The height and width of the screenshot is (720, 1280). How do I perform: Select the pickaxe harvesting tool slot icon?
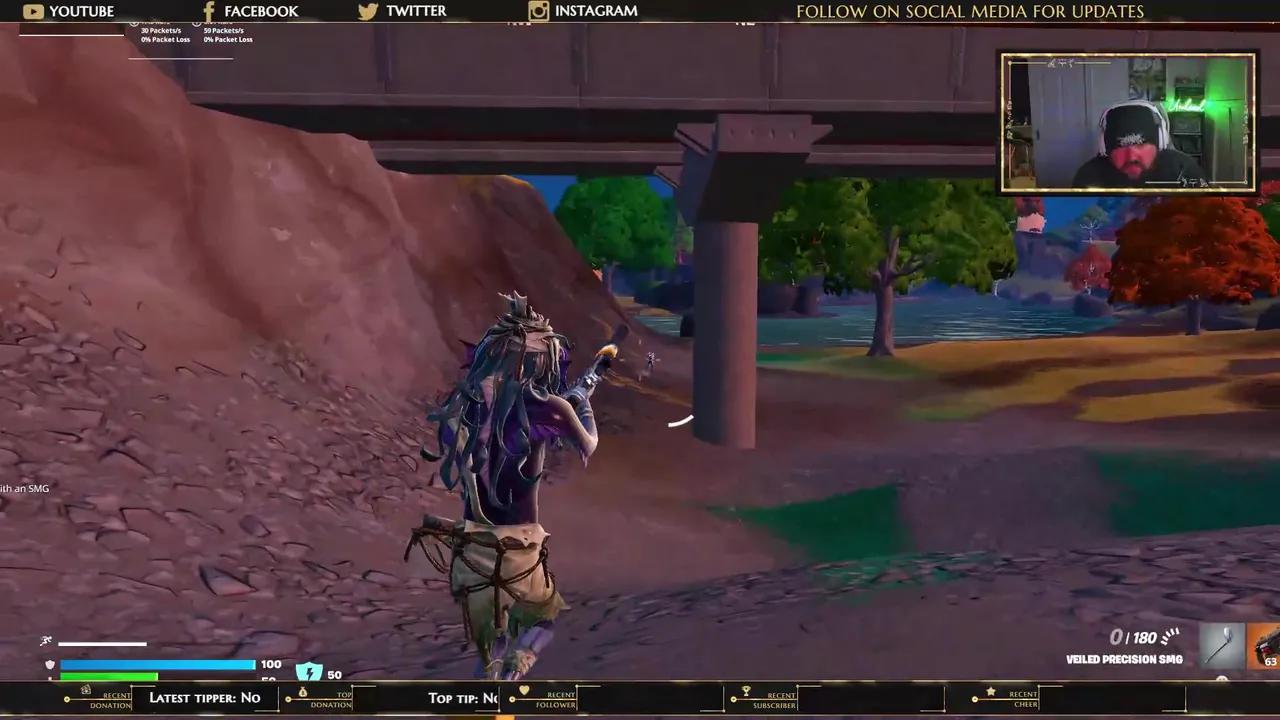click(x=1222, y=646)
